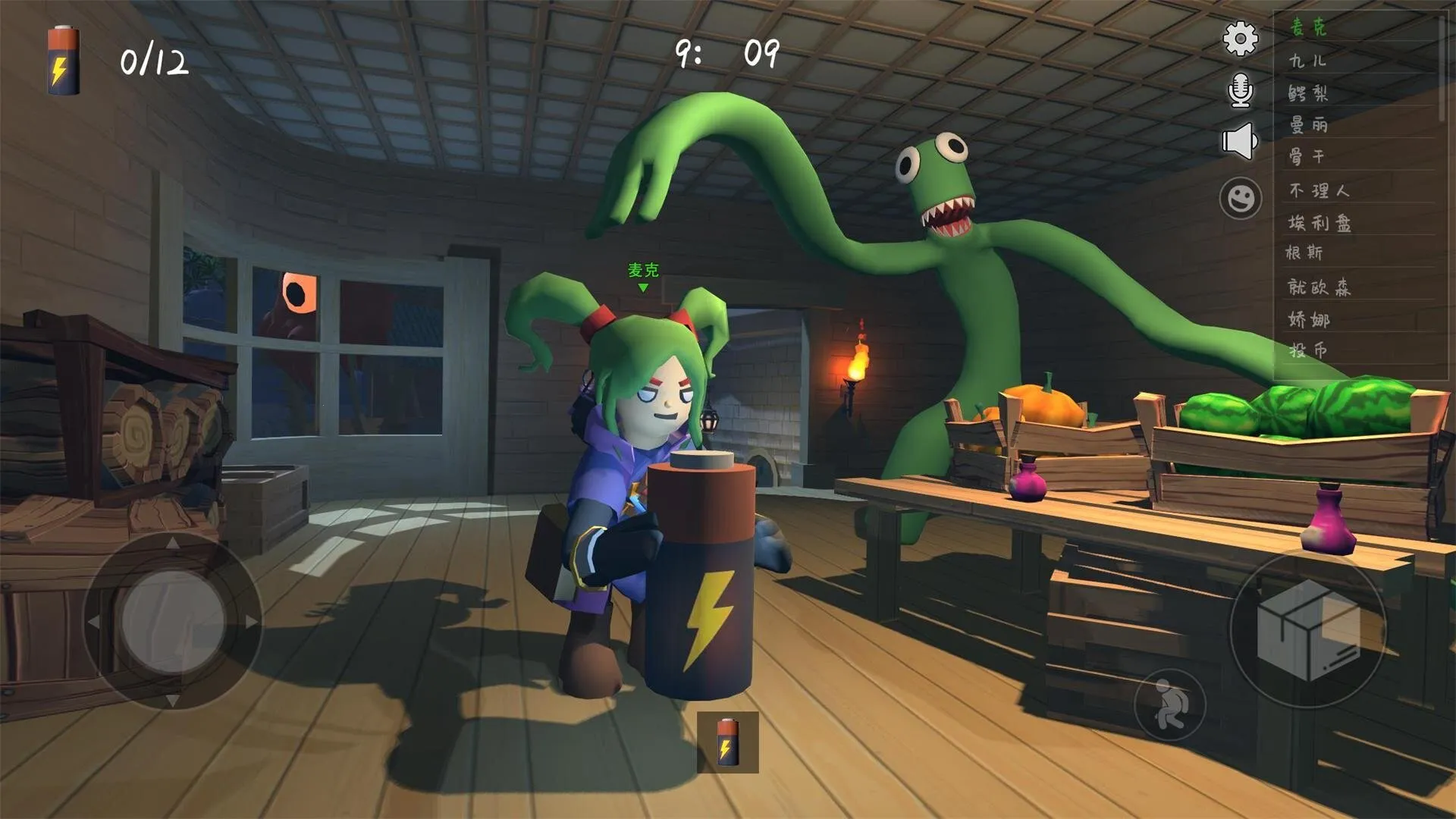Open the smiley emote menu

tap(1241, 199)
